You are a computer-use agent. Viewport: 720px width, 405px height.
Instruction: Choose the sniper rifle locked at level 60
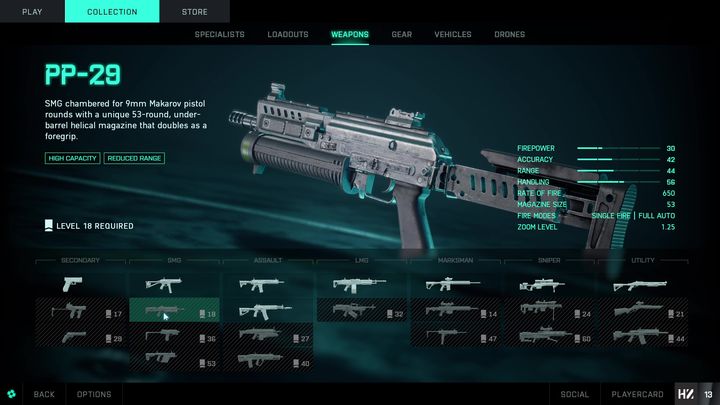(549, 338)
